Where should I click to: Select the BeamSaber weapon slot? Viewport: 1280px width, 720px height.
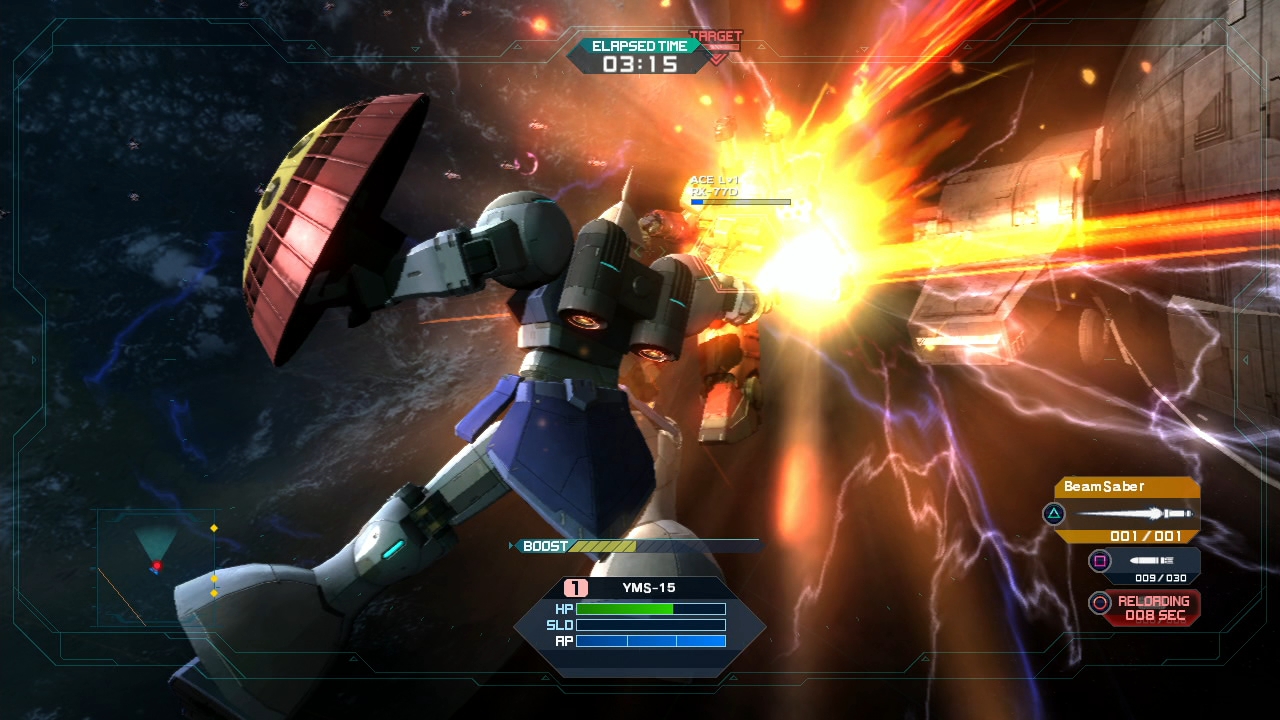tap(1127, 510)
